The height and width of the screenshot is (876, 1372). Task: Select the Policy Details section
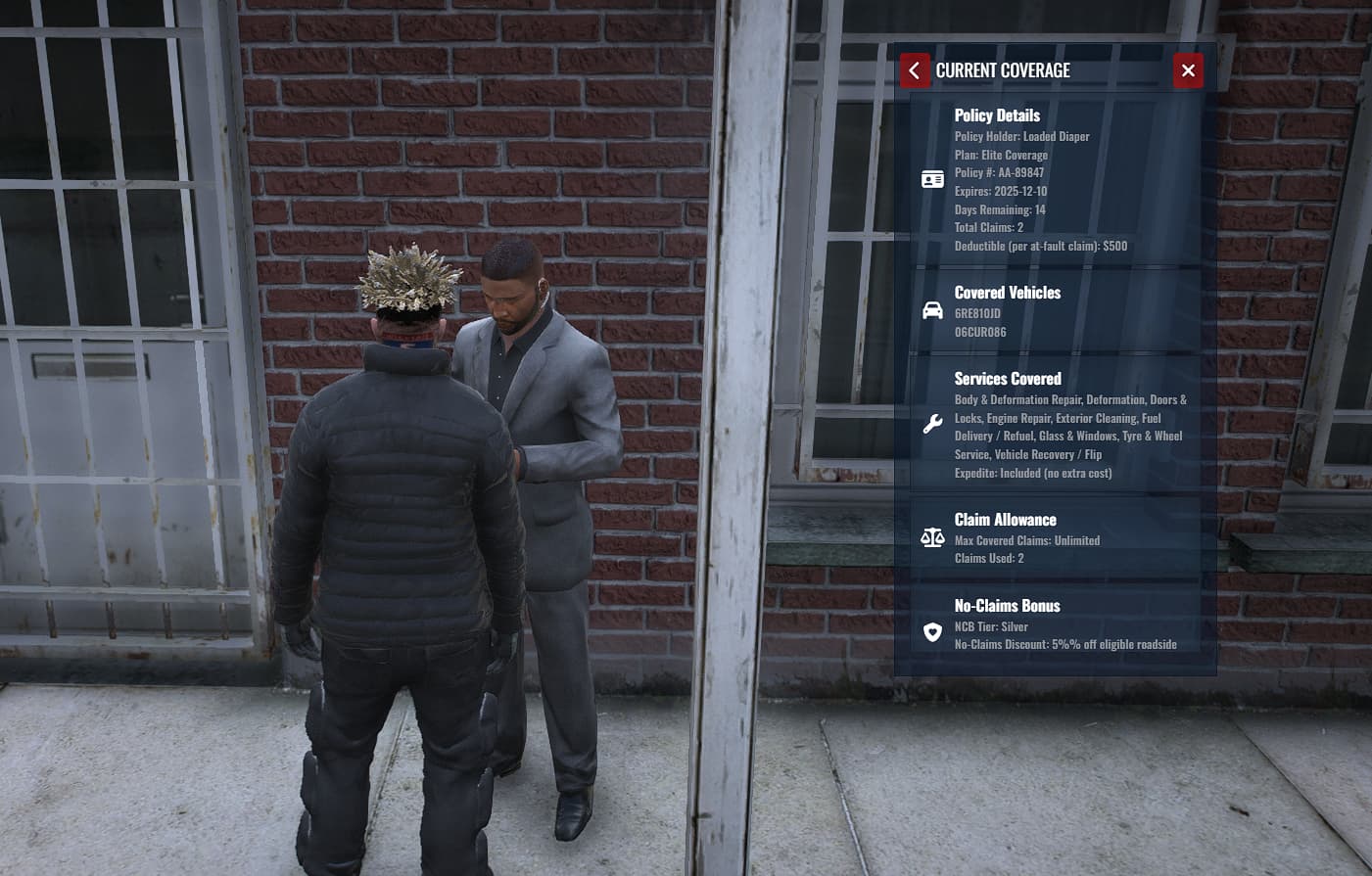(1056, 180)
